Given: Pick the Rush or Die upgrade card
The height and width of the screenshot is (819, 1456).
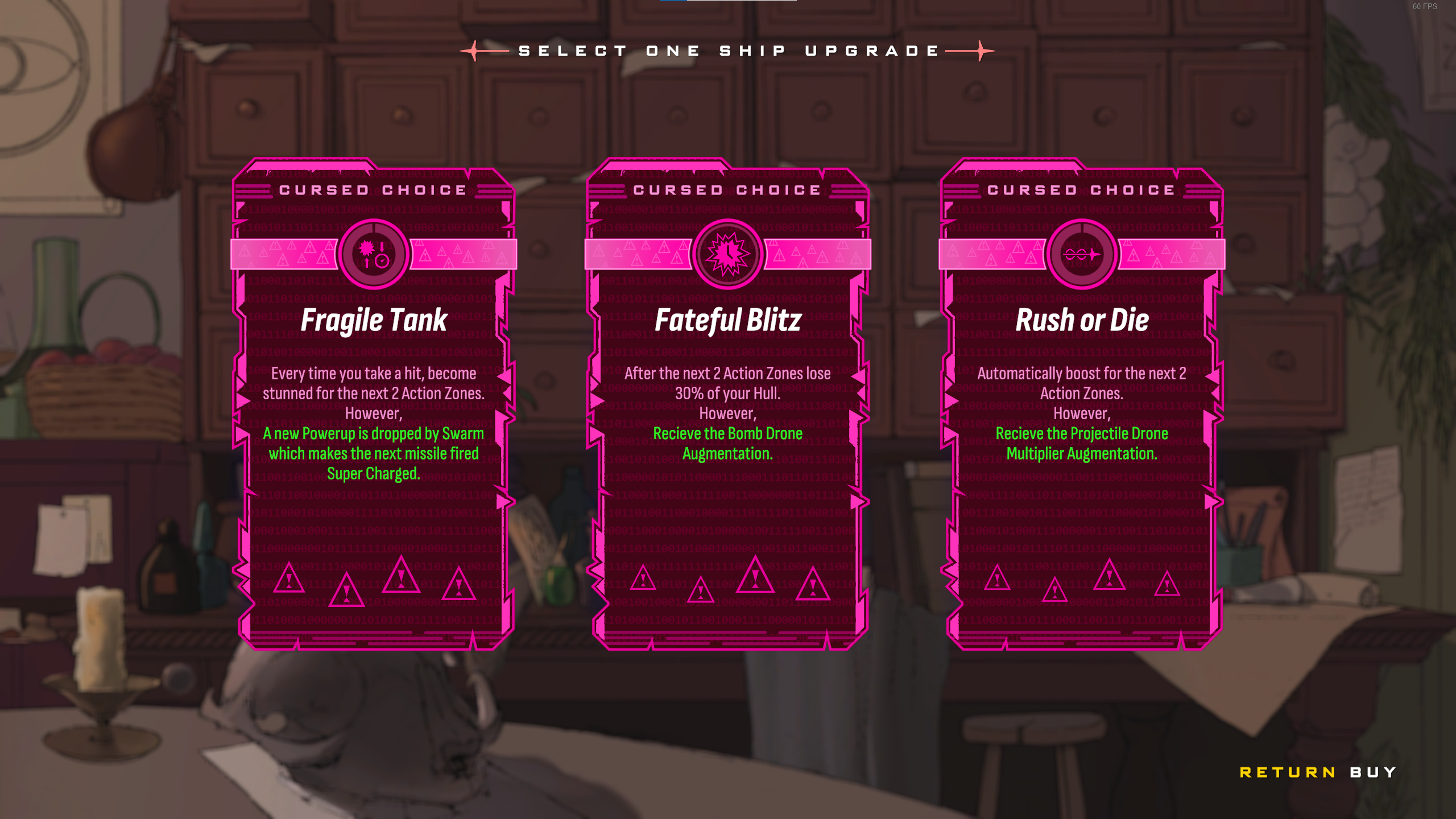Looking at the screenshot, I should coord(1081,404).
